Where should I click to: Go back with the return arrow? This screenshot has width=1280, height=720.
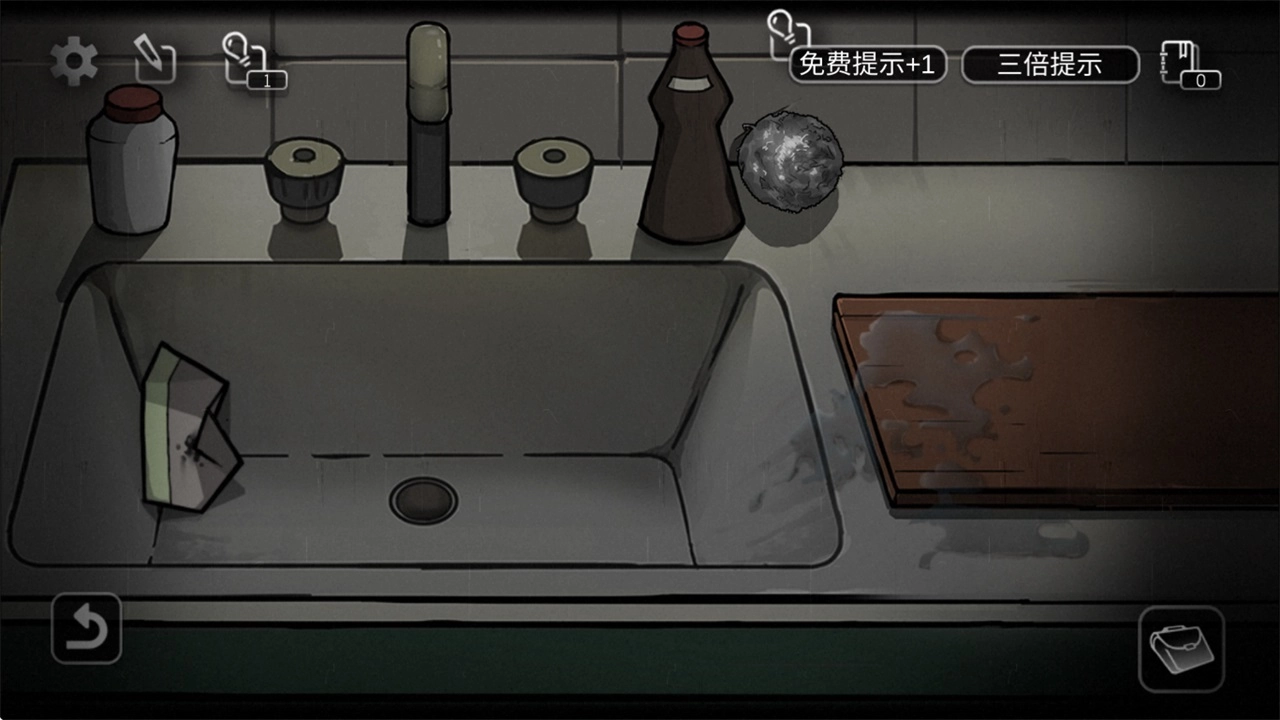[87, 629]
